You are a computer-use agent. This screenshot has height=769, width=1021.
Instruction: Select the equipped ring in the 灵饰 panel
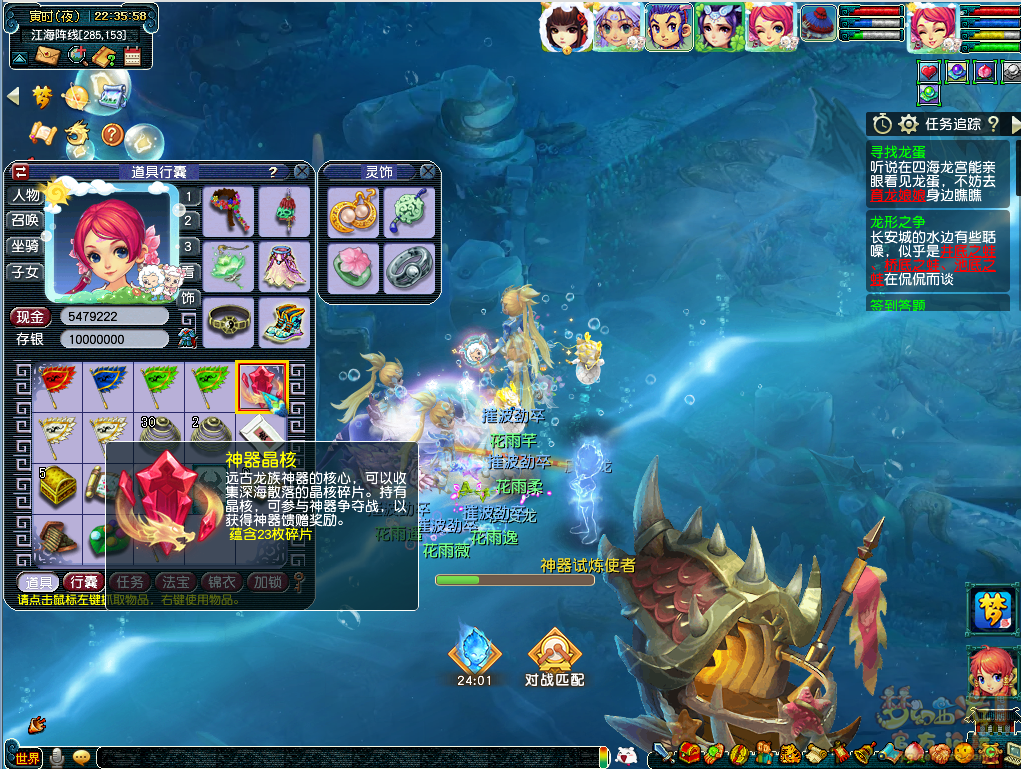(409, 268)
